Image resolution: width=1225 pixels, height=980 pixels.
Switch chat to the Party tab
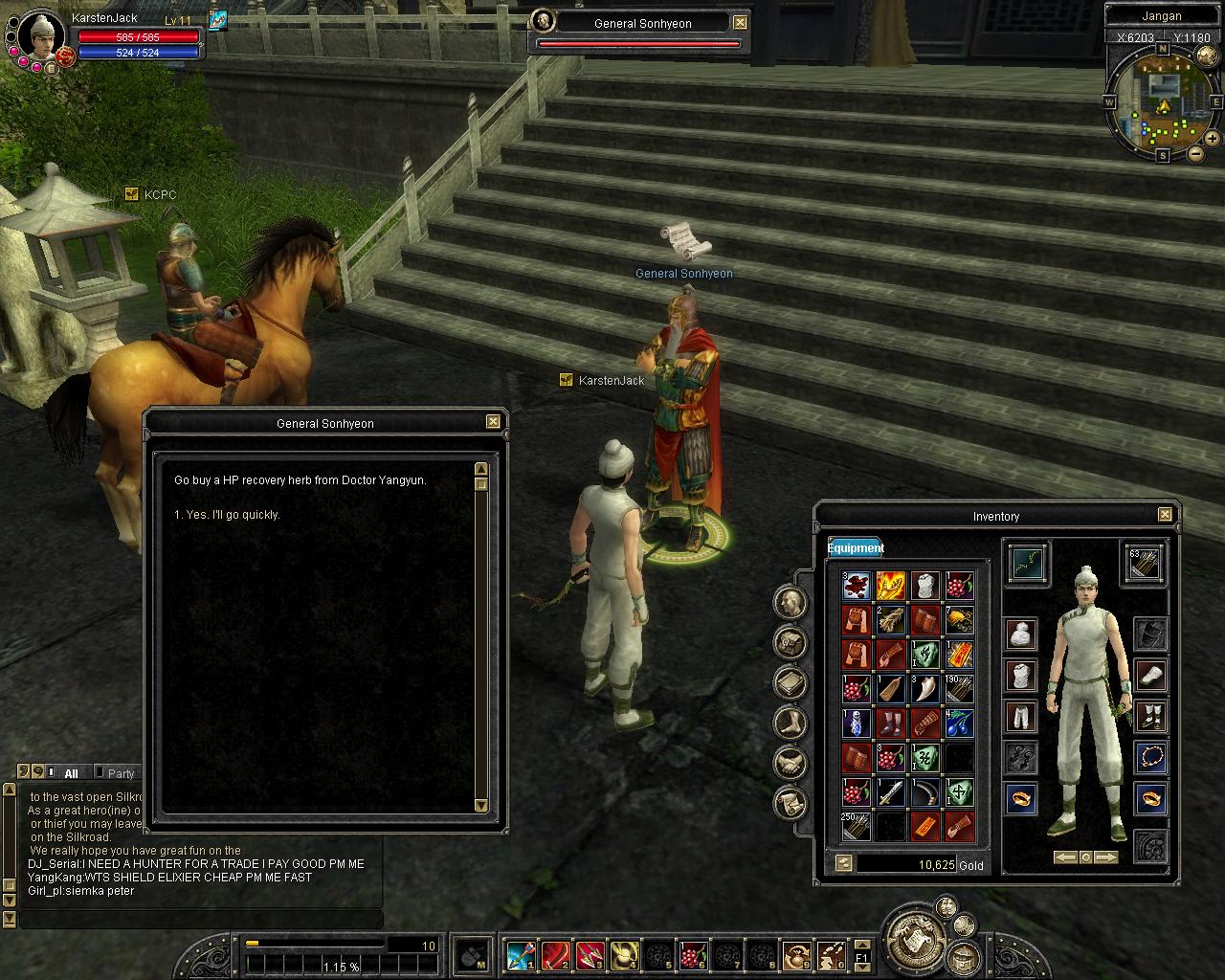121,773
